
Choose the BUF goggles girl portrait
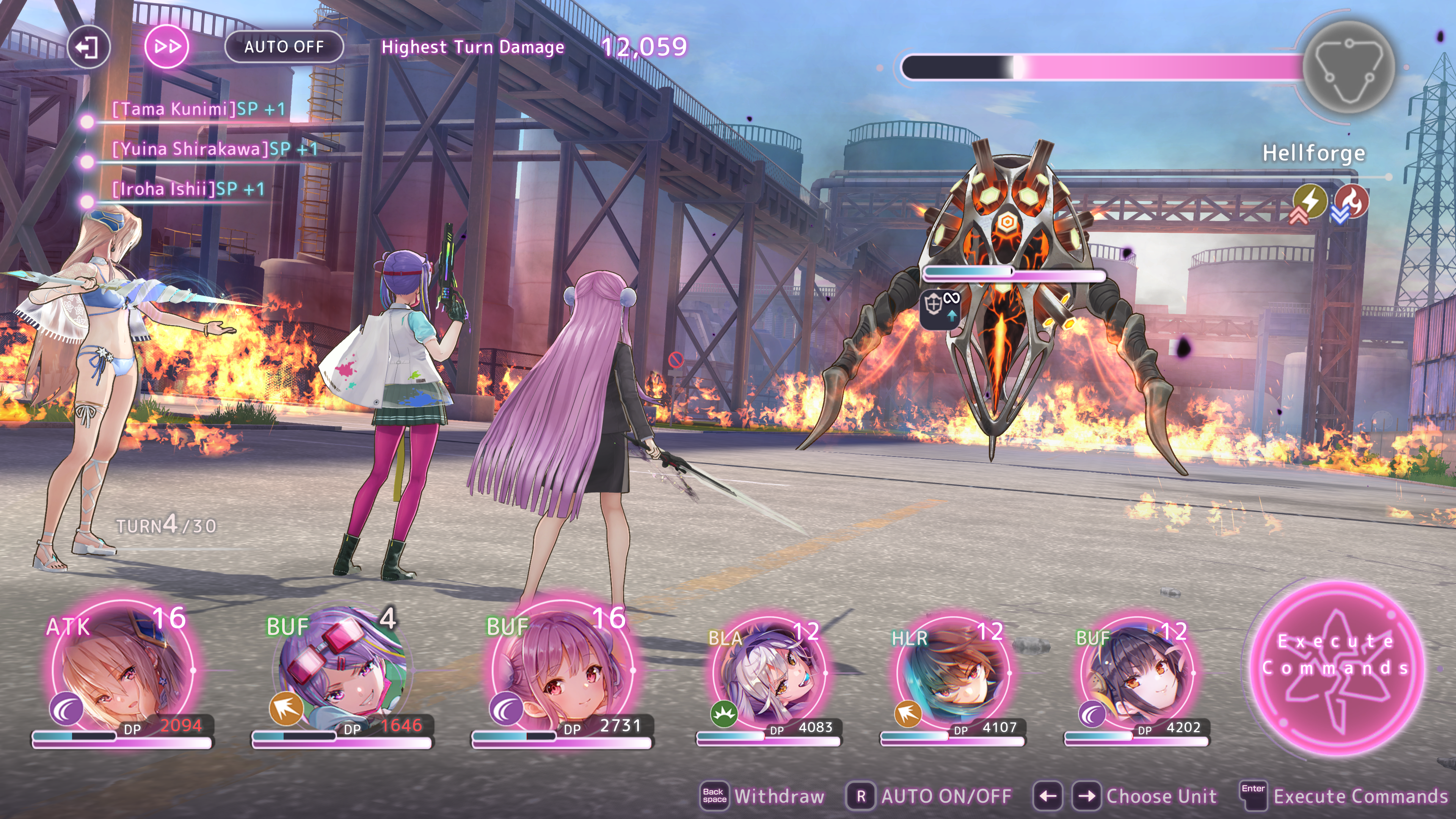(x=342, y=670)
